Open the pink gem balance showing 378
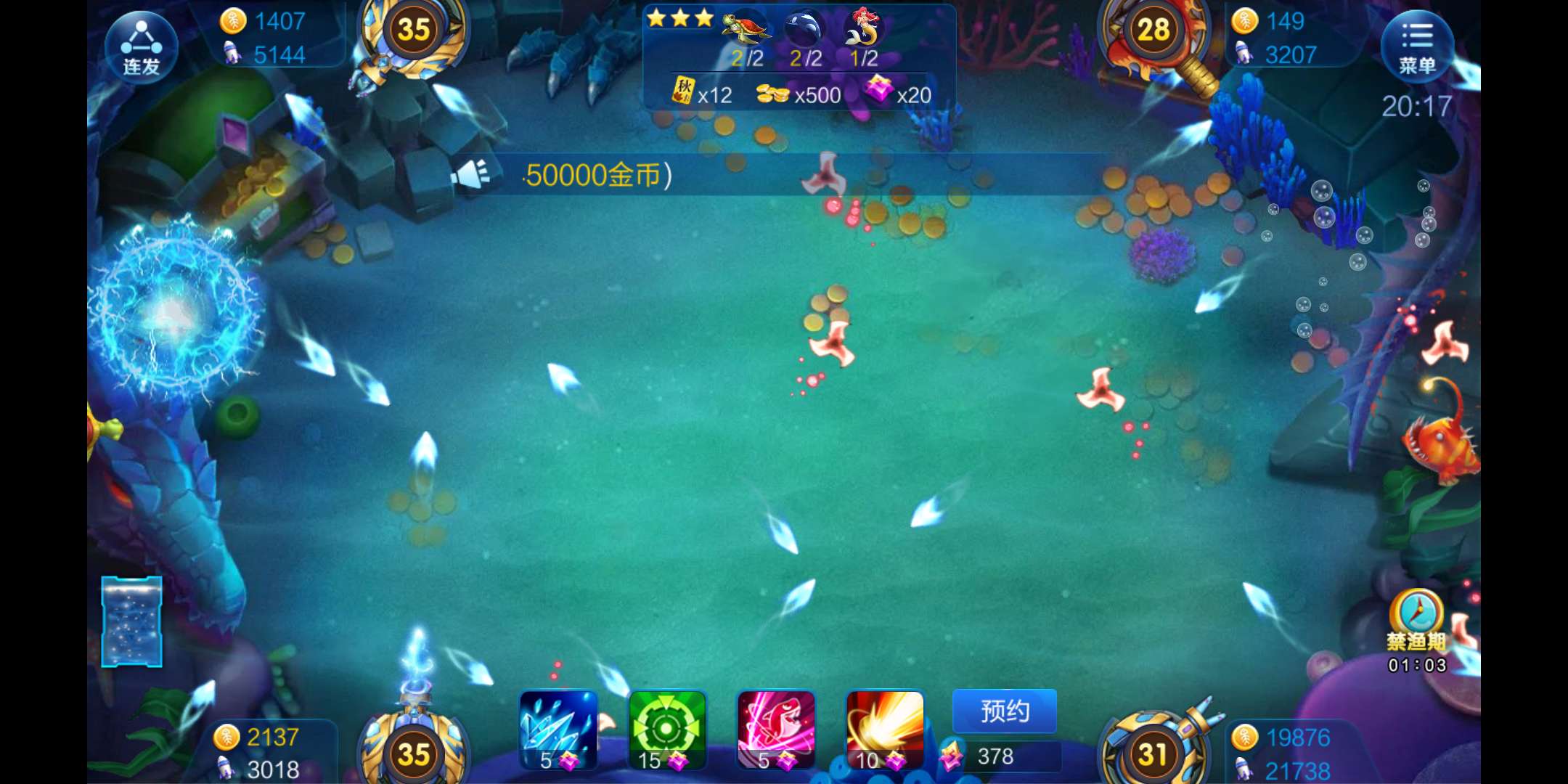1568x784 pixels. click(x=998, y=756)
